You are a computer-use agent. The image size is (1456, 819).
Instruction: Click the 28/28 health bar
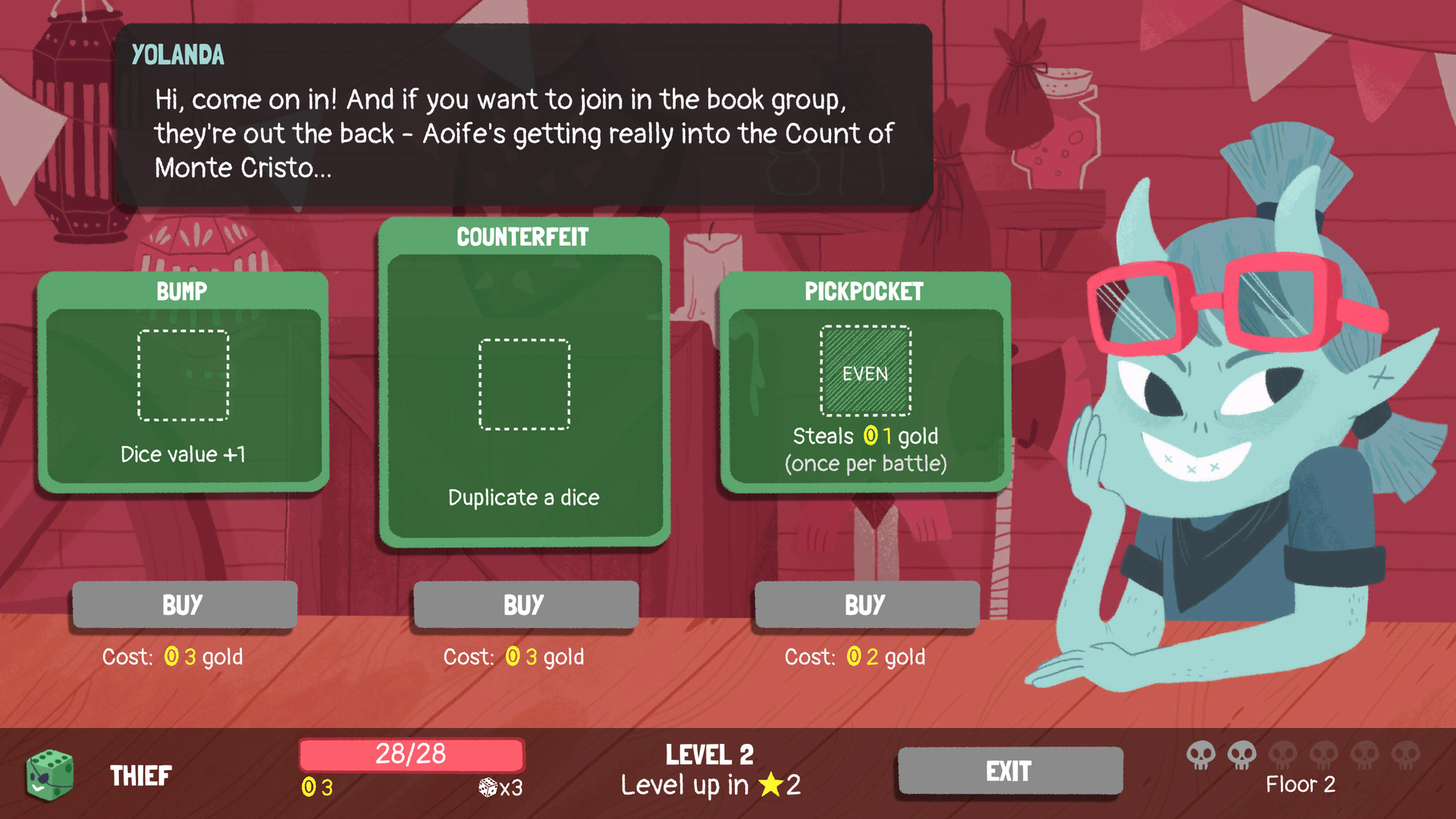click(411, 755)
